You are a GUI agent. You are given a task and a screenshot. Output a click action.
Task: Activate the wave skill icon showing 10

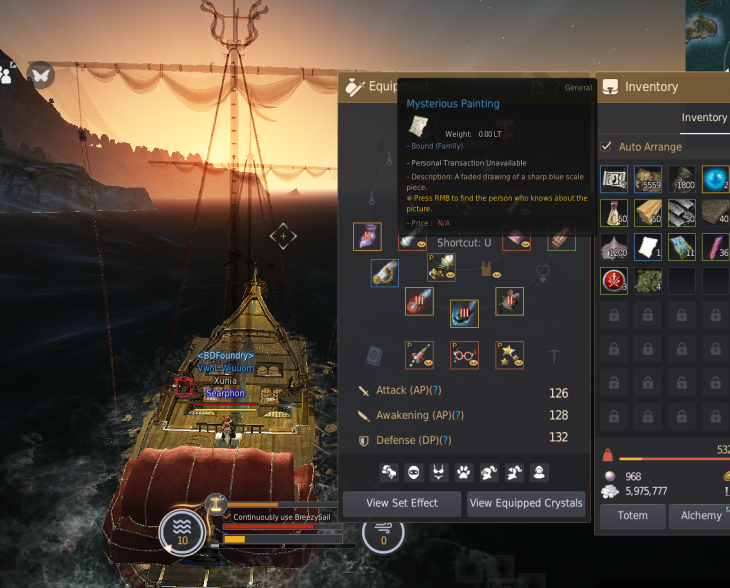(182, 531)
